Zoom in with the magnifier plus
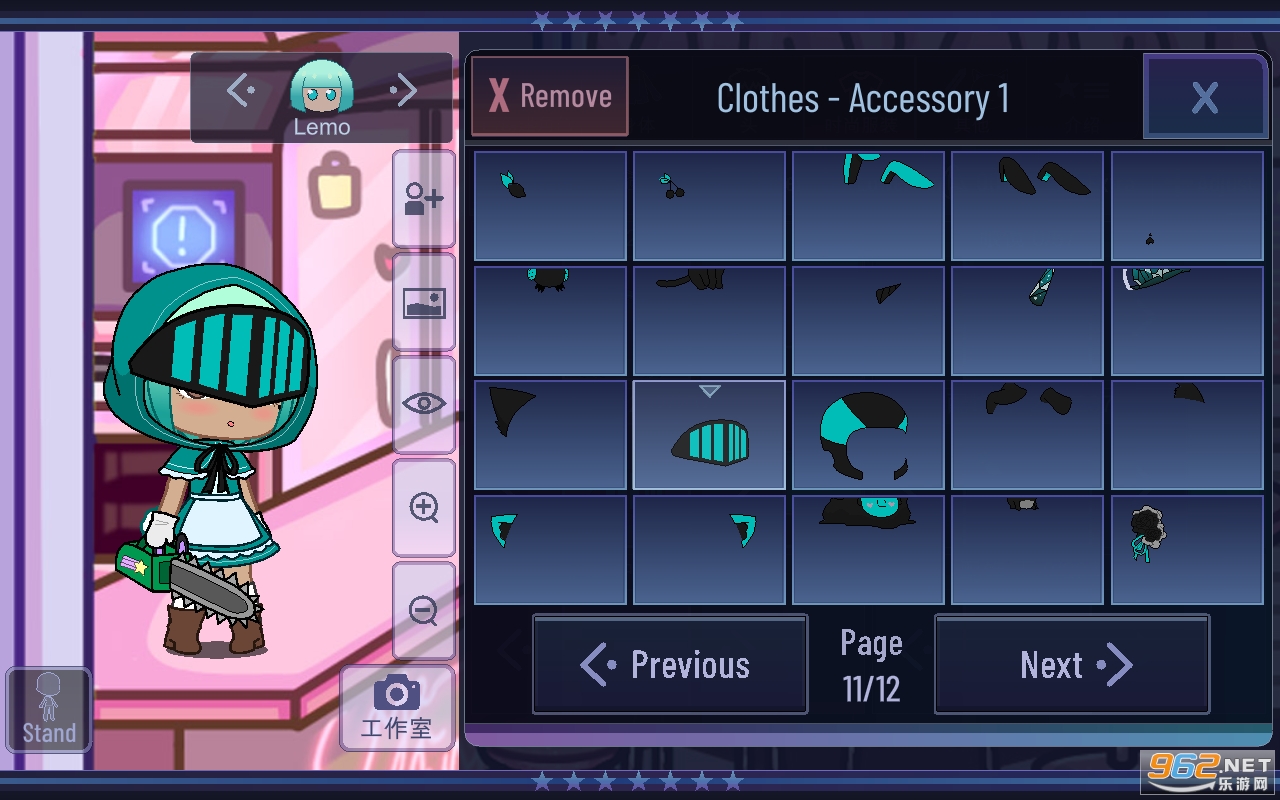Viewport: 1280px width, 800px height. (424, 508)
